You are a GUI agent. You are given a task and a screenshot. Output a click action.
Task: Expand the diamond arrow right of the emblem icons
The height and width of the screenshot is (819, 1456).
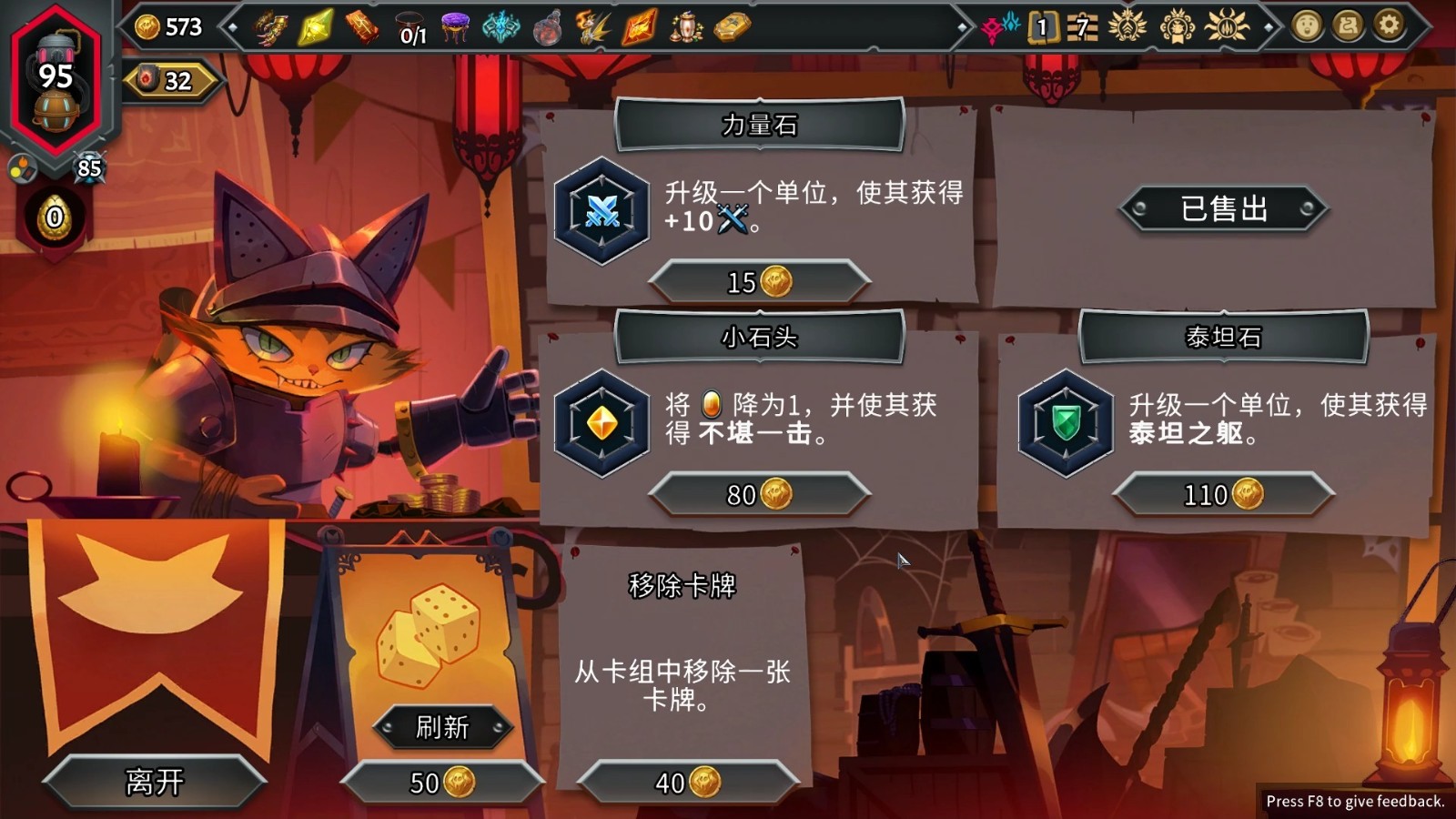pos(1267,27)
